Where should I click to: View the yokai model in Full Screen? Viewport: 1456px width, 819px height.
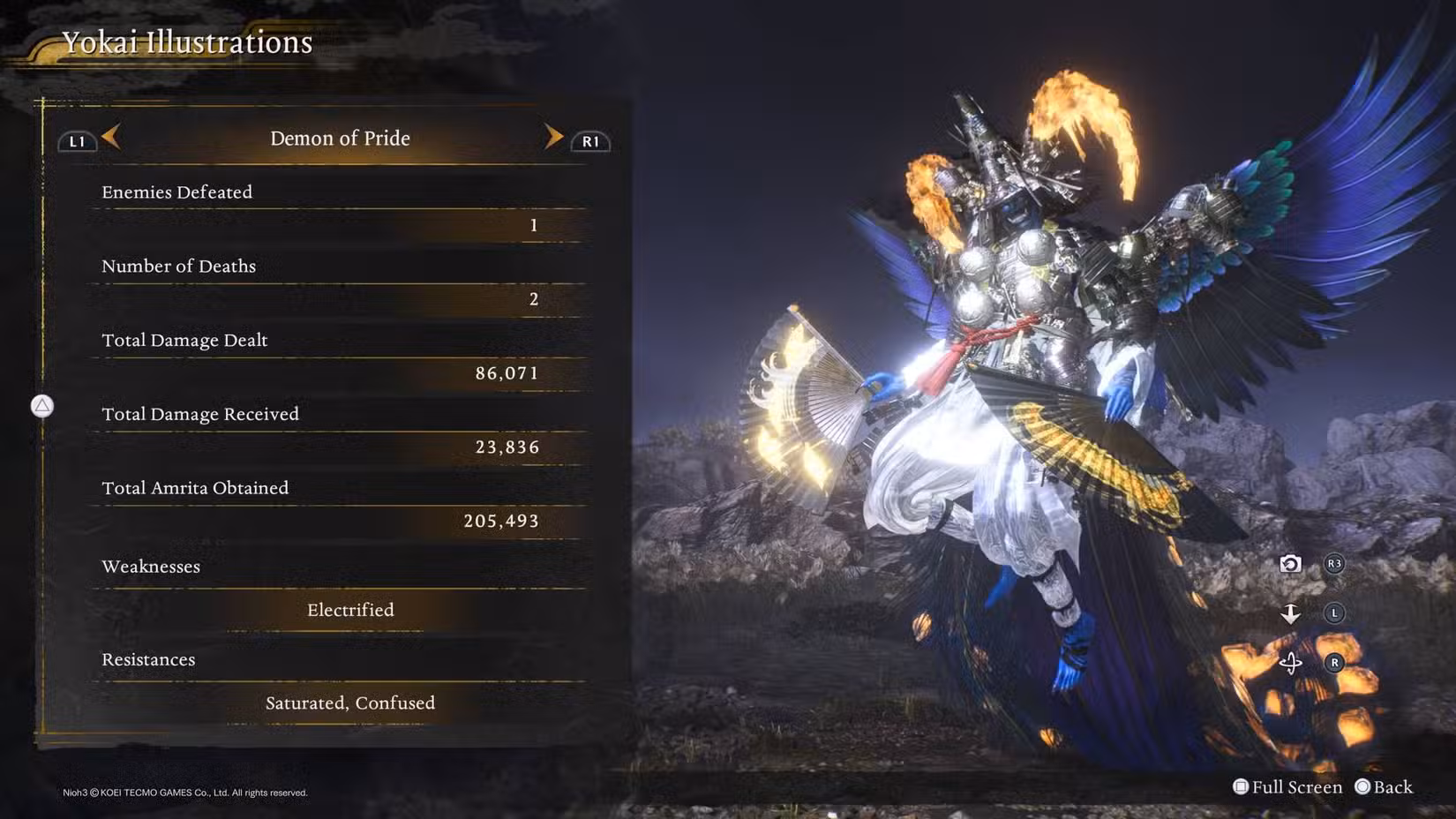coord(1287,786)
